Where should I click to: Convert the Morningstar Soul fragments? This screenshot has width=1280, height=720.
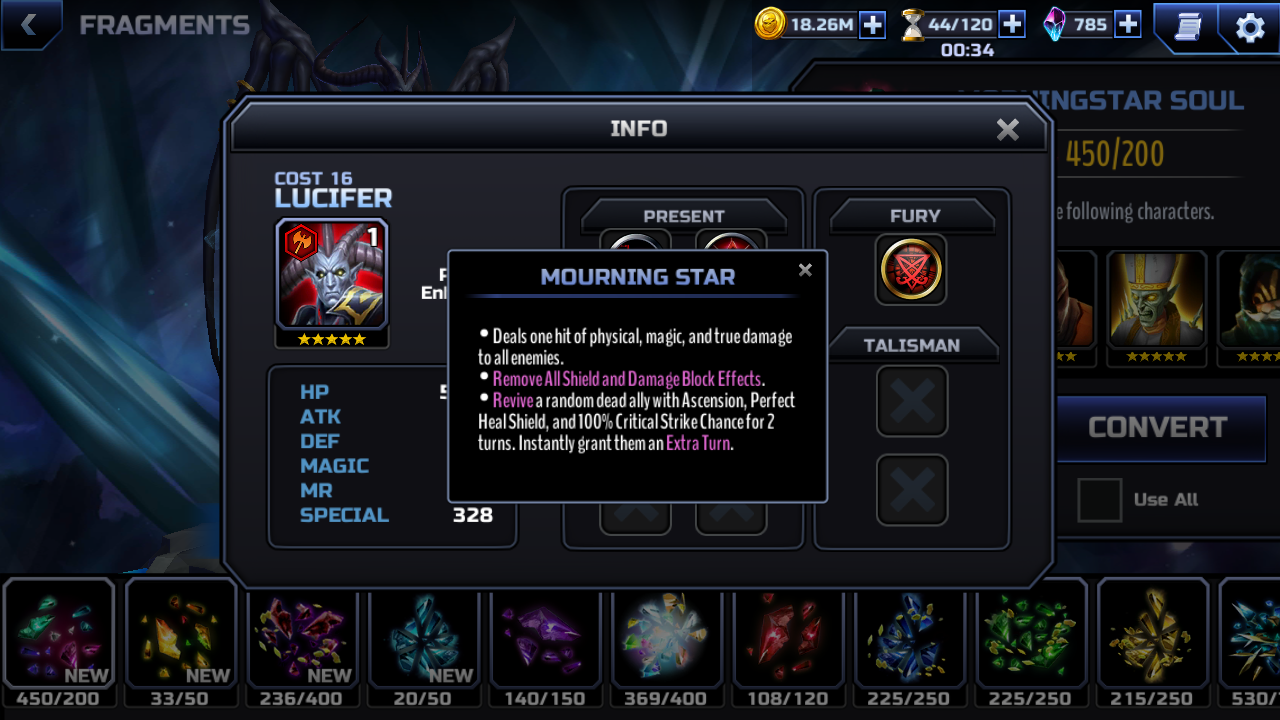(x=1157, y=428)
